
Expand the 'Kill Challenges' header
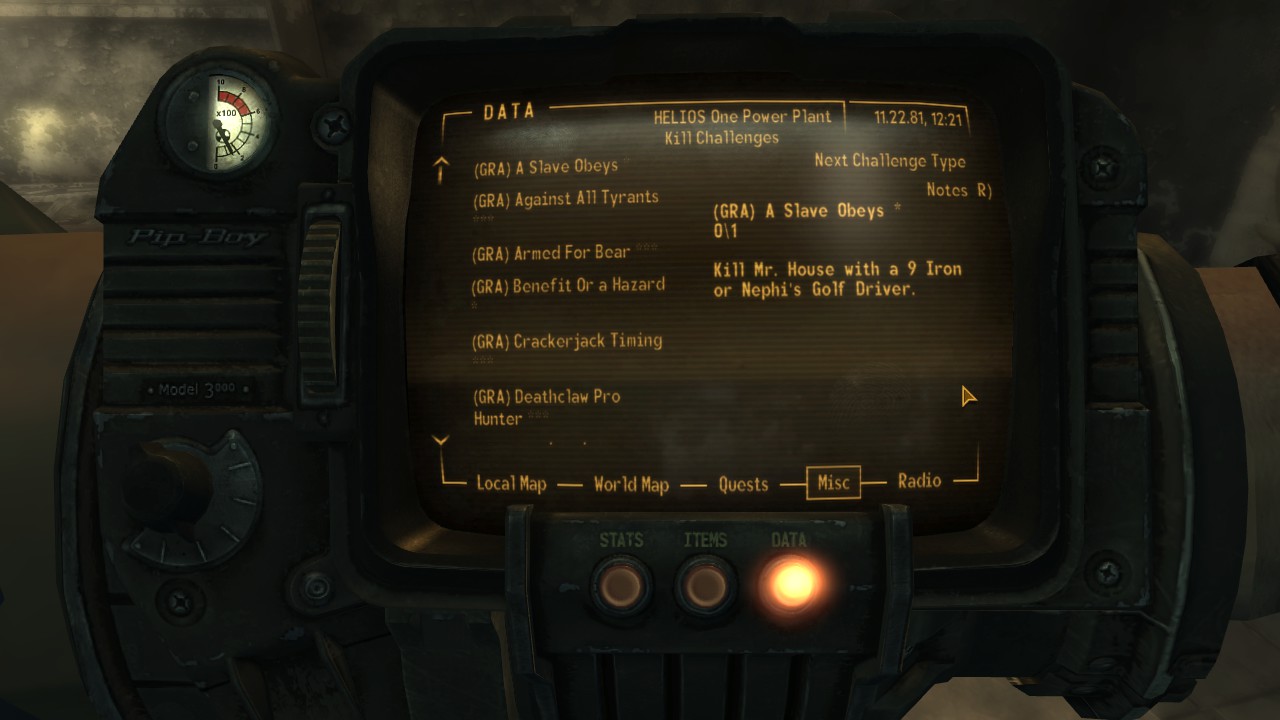(721, 137)
